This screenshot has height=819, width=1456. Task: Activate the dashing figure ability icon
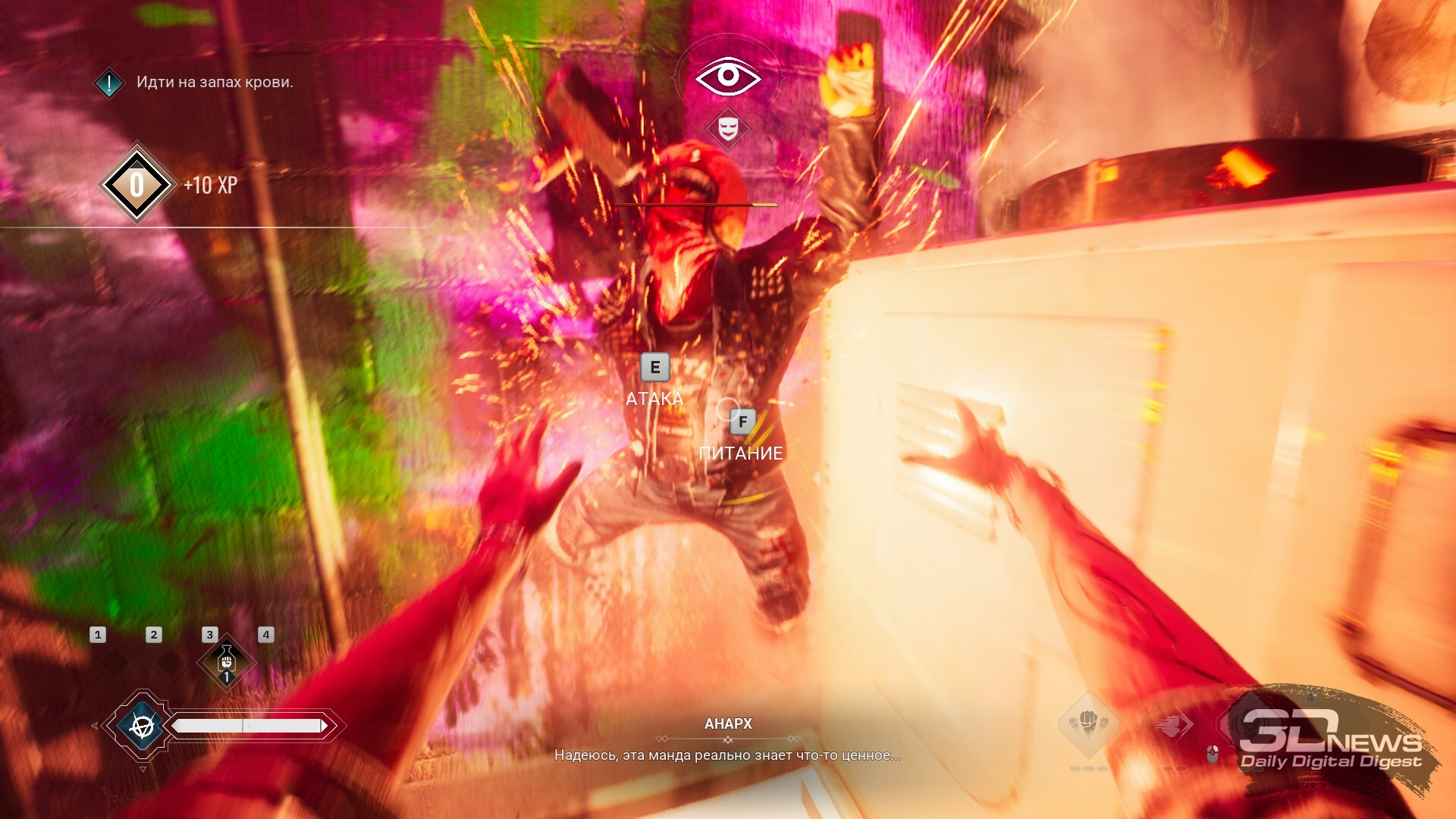(1172, 725)
